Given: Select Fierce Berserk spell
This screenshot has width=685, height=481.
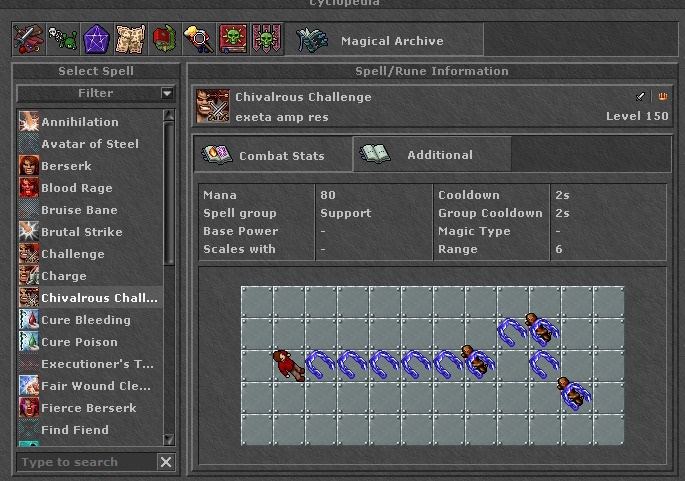Looking at the screenshot, I should pos(89,408).
